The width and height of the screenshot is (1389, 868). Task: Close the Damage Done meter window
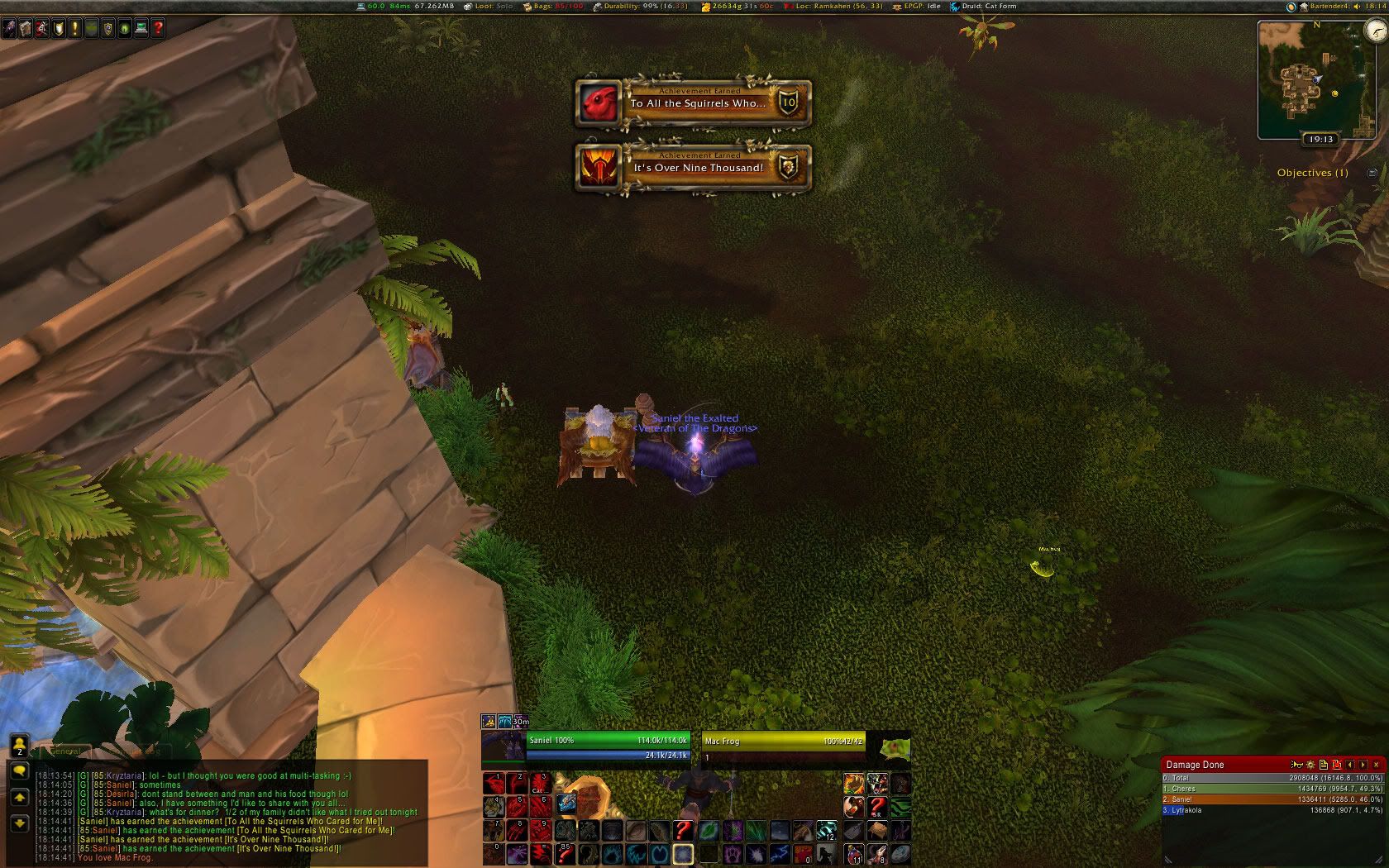click(x=1376, y=765)
